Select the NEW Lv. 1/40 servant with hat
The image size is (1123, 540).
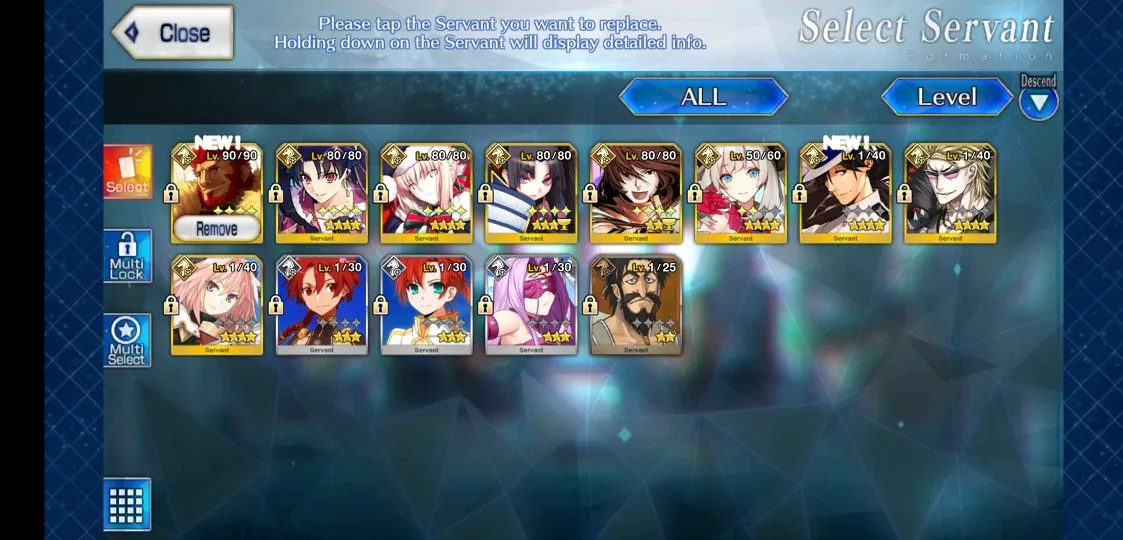(x=845, y=194)
